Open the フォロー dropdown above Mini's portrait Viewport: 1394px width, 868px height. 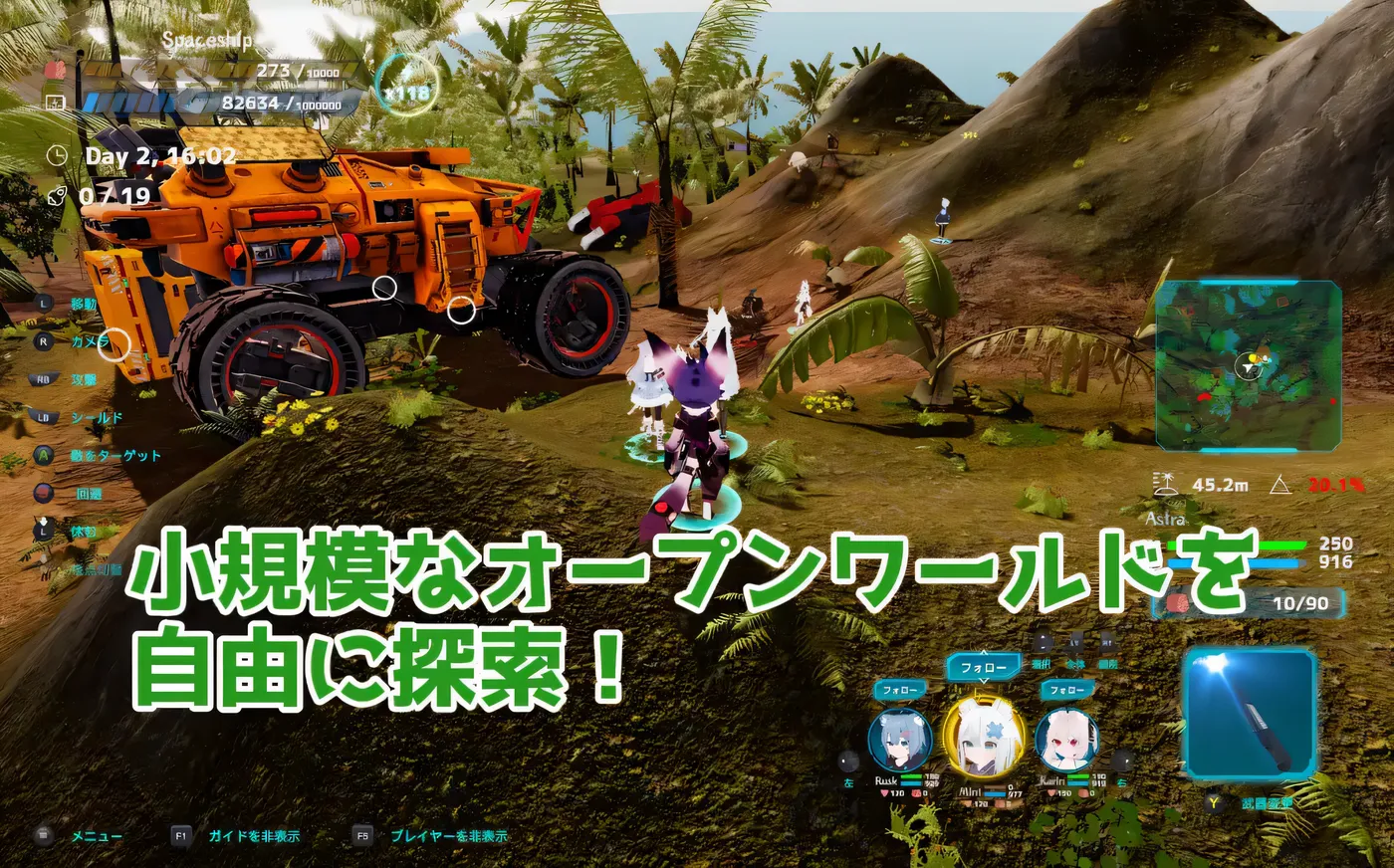click(983, 667)
